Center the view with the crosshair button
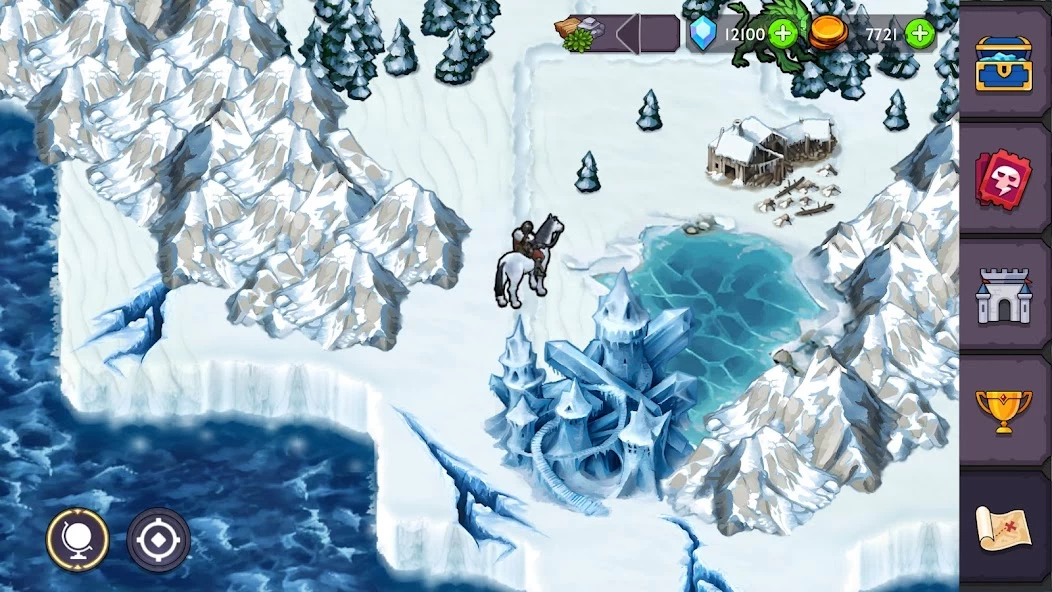This screenshot has height=592, width=1052. click(x=158, y=540)
